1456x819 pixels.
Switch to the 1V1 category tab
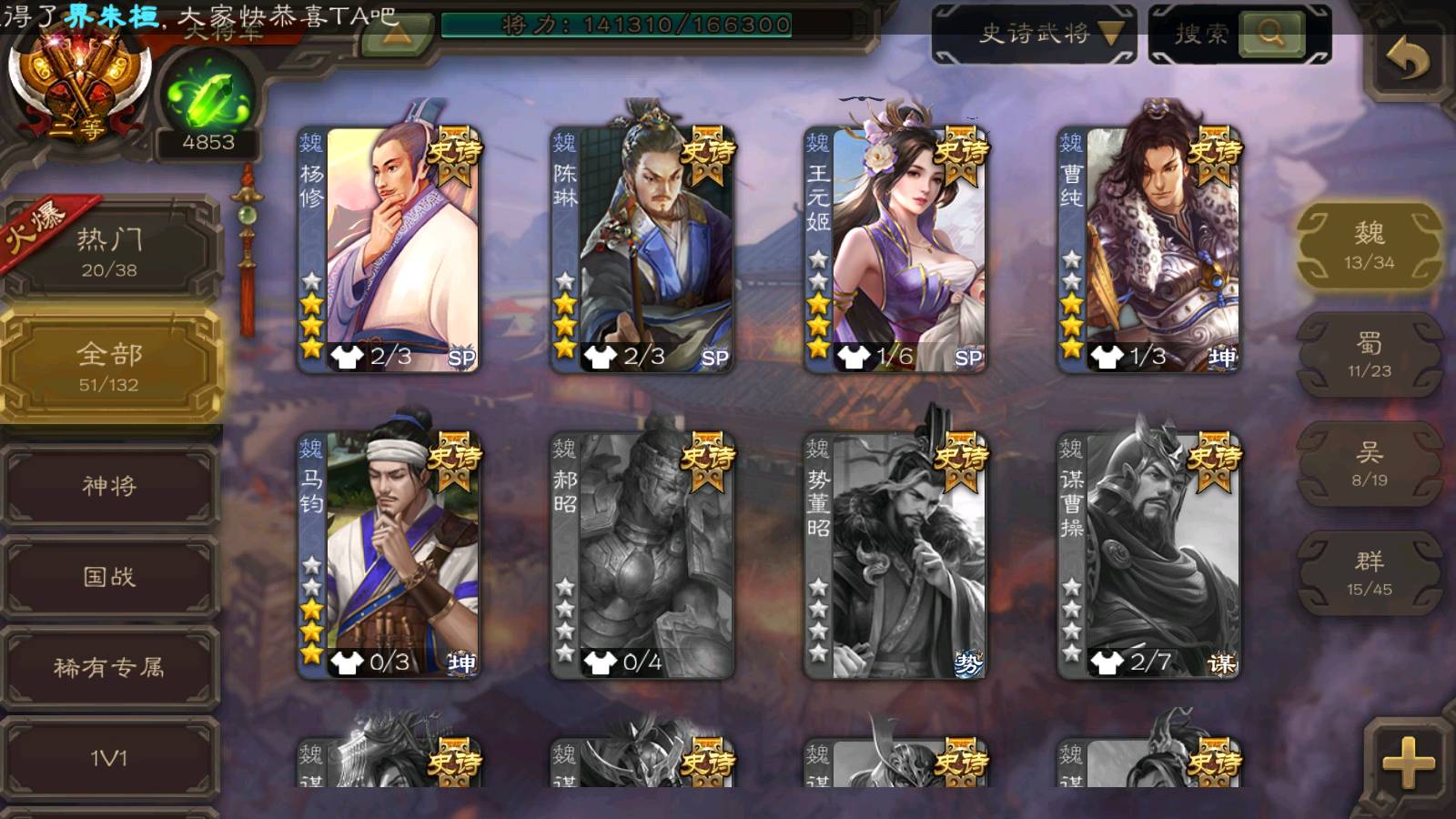pos(109,757)
